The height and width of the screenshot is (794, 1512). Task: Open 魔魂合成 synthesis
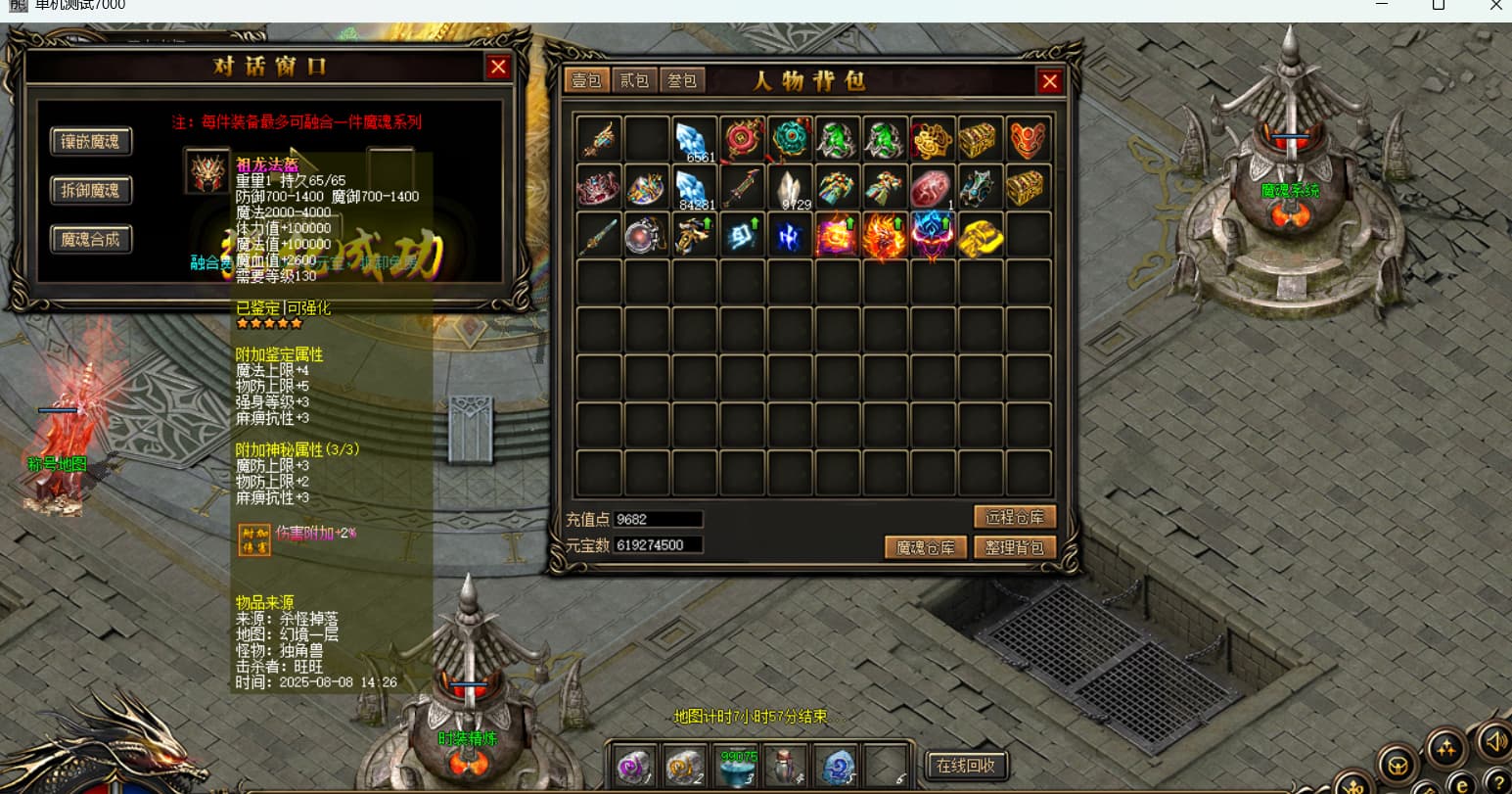90,239
